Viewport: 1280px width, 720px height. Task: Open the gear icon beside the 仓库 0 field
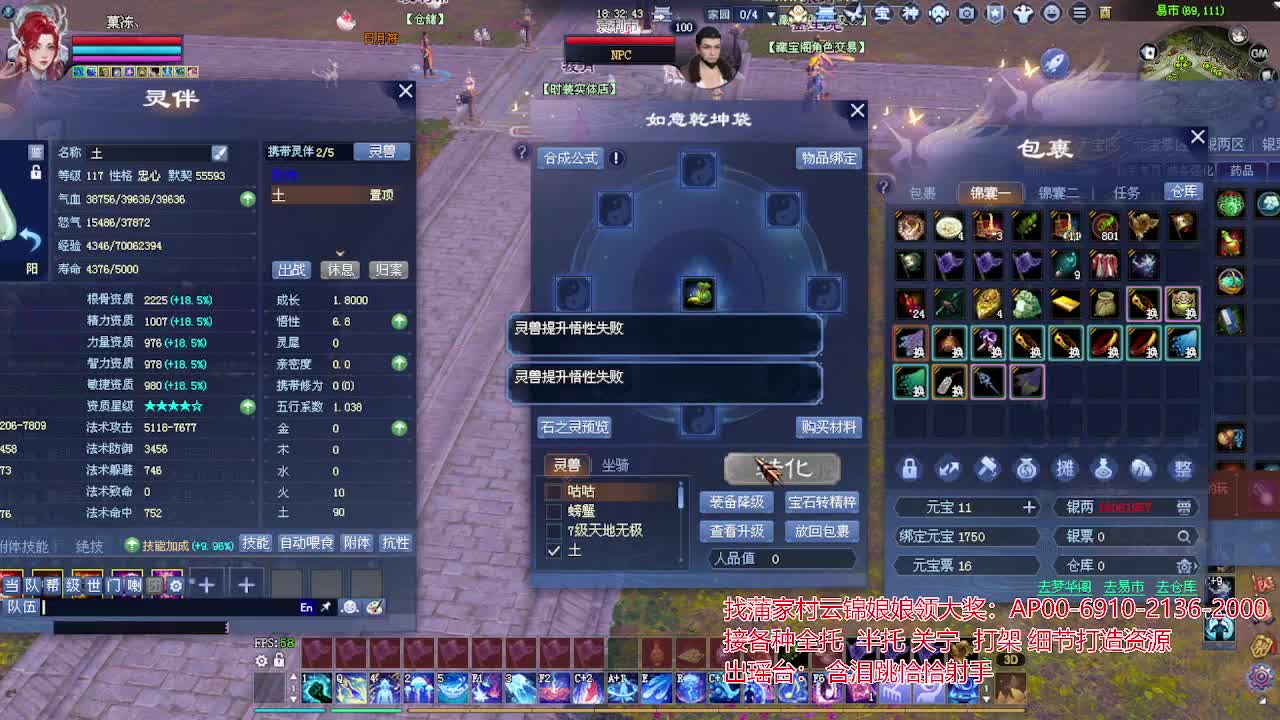coord(1186,565)
